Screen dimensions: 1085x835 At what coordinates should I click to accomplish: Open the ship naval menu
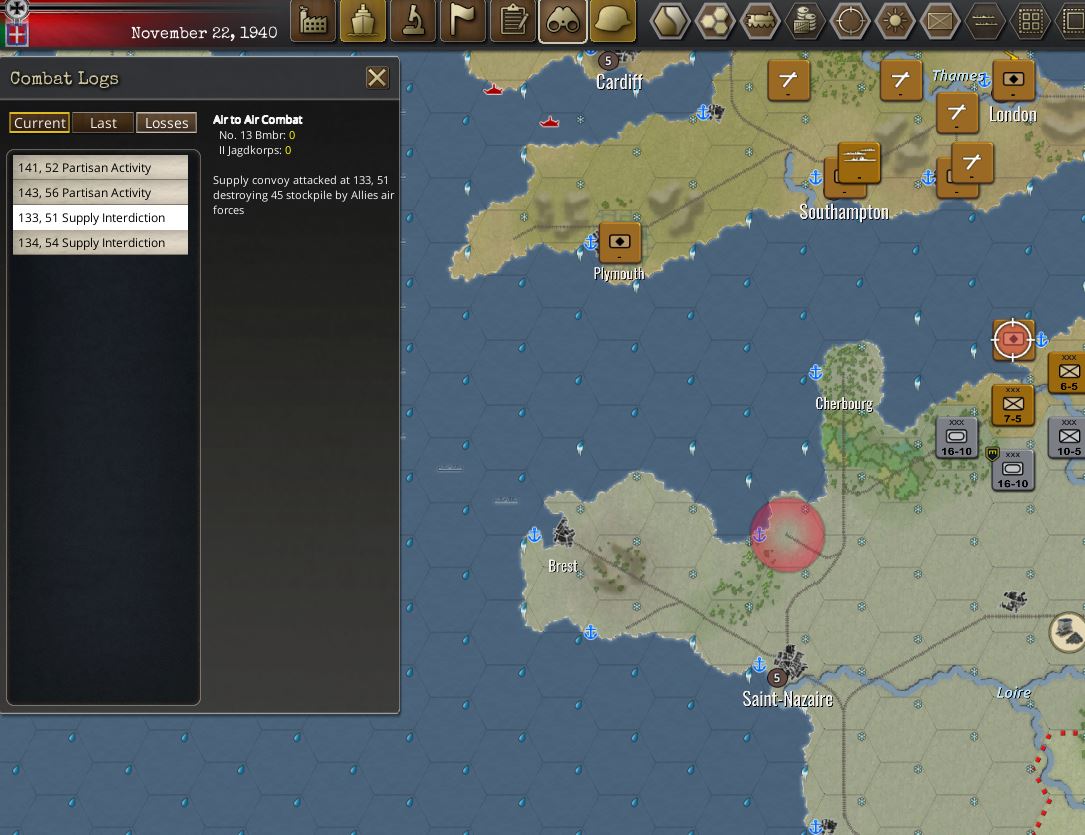(x=363, y=21)
